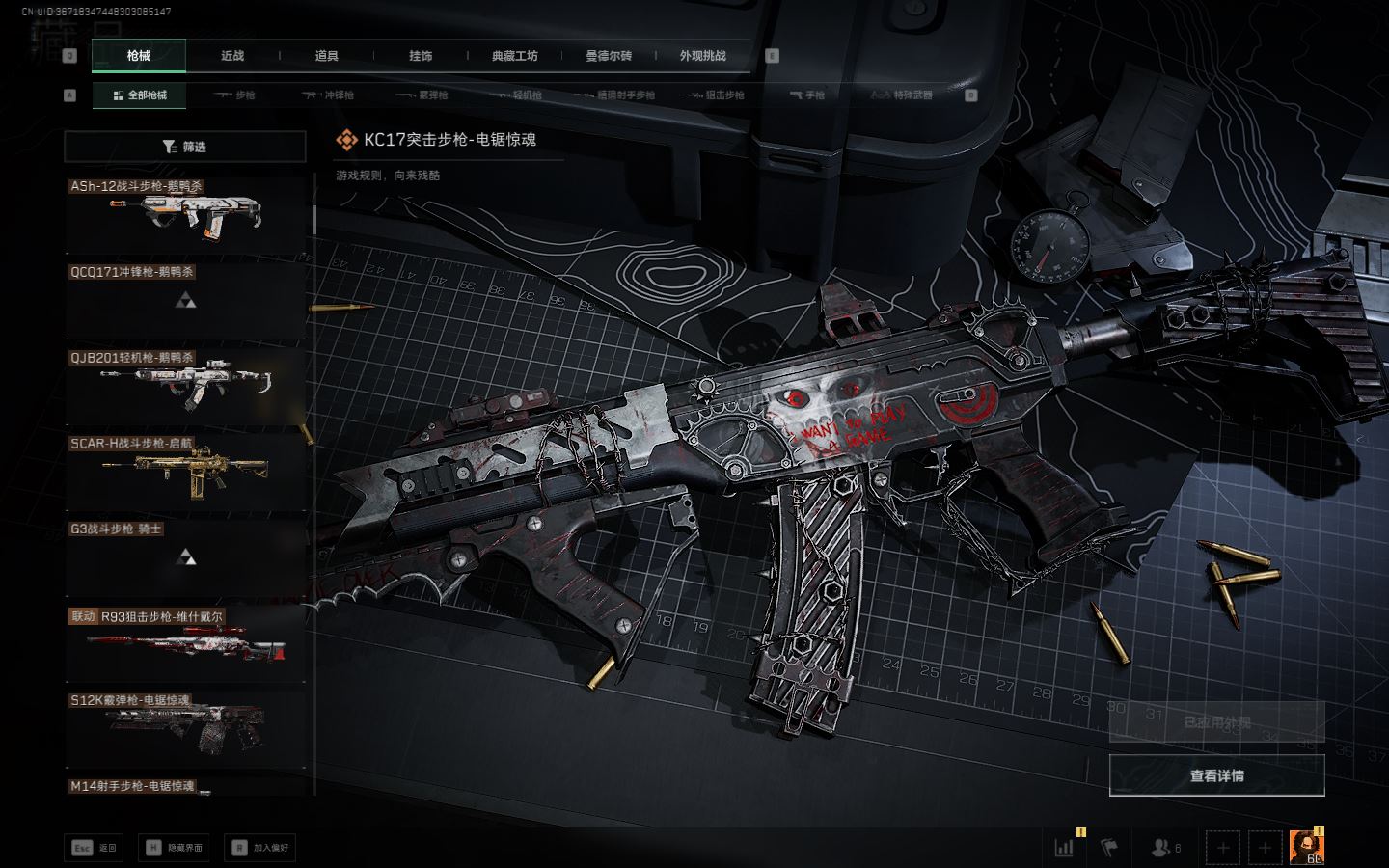Image resolution: width=1389 pixels, height=868 pixels.
Task: Pick the R93 sniper rifle 维什戴尔 skin
Action: (185, 643)
